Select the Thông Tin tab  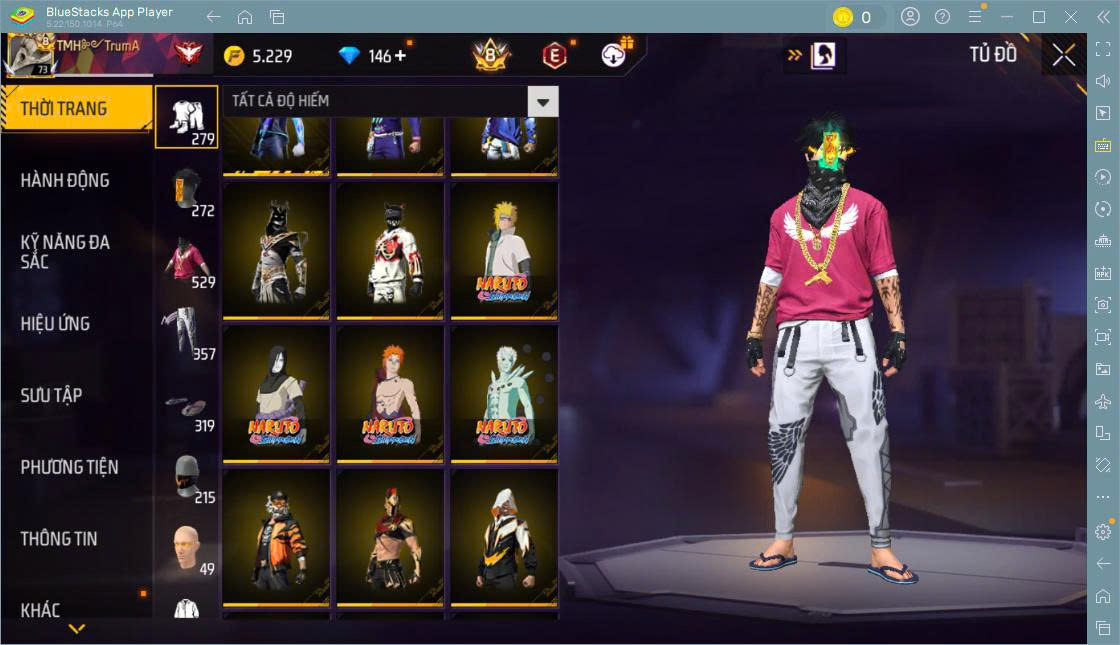60,539
